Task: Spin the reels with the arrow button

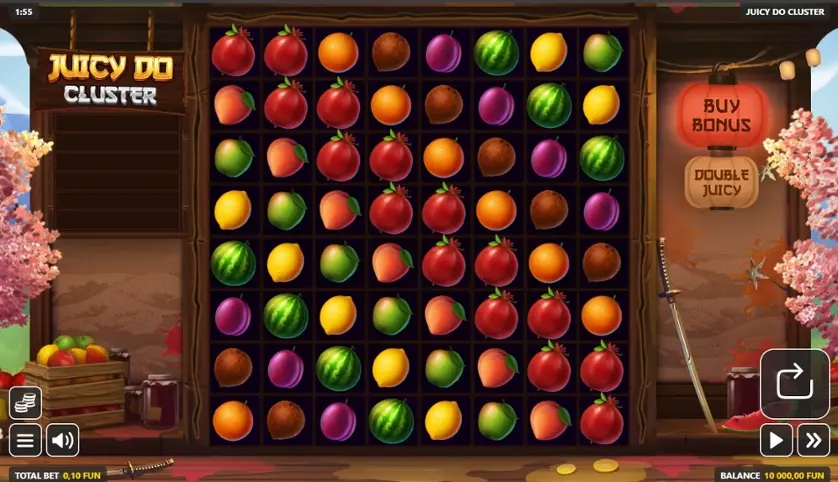Action: point(794,383)
